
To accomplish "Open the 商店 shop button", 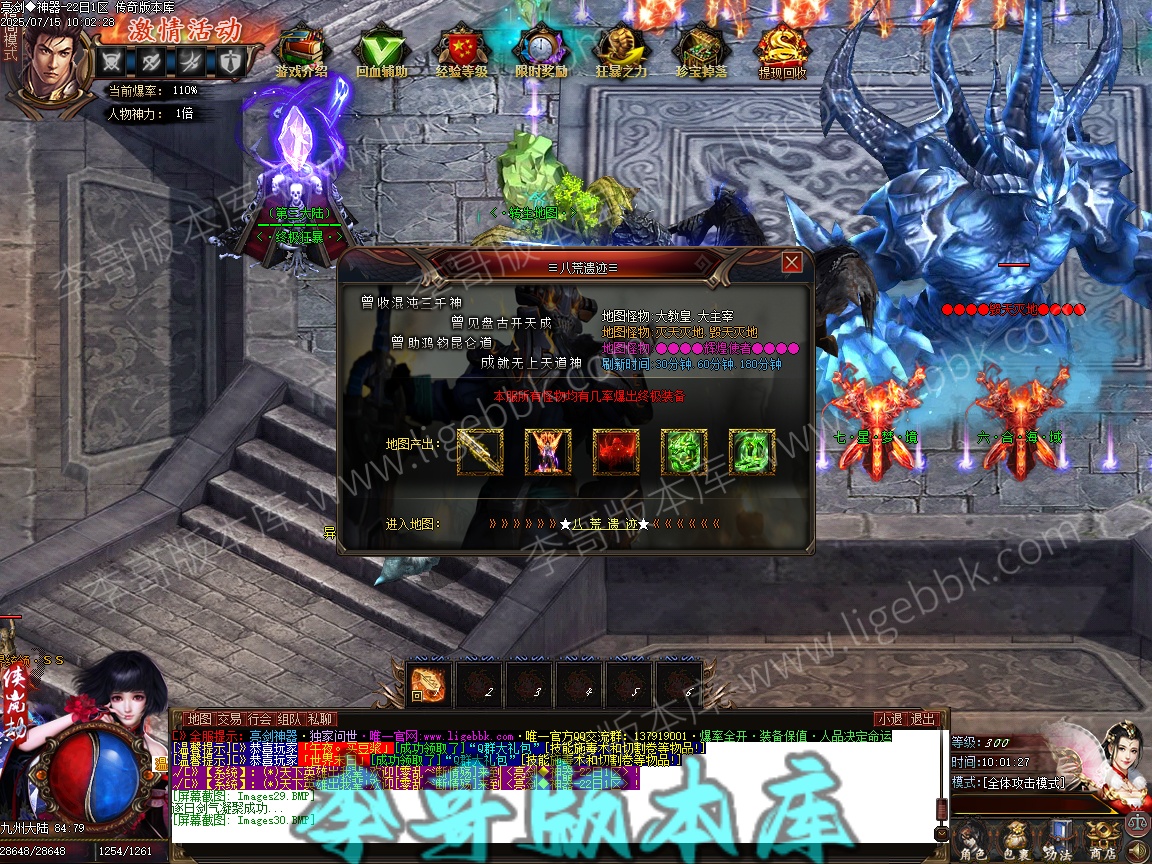I will click(x=1102, y=840).
